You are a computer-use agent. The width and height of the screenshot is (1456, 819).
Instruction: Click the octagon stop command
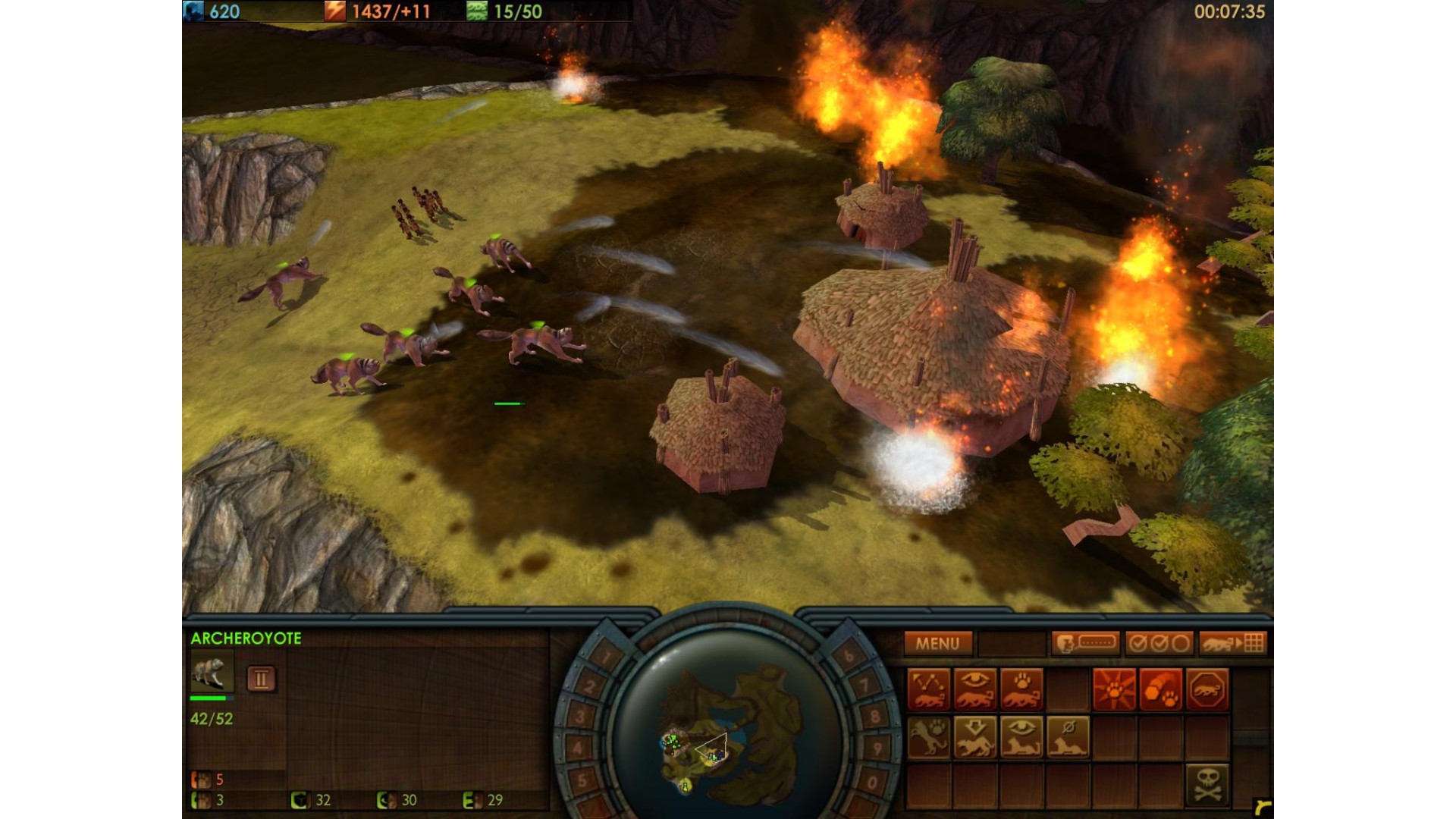pos(1207,689)
